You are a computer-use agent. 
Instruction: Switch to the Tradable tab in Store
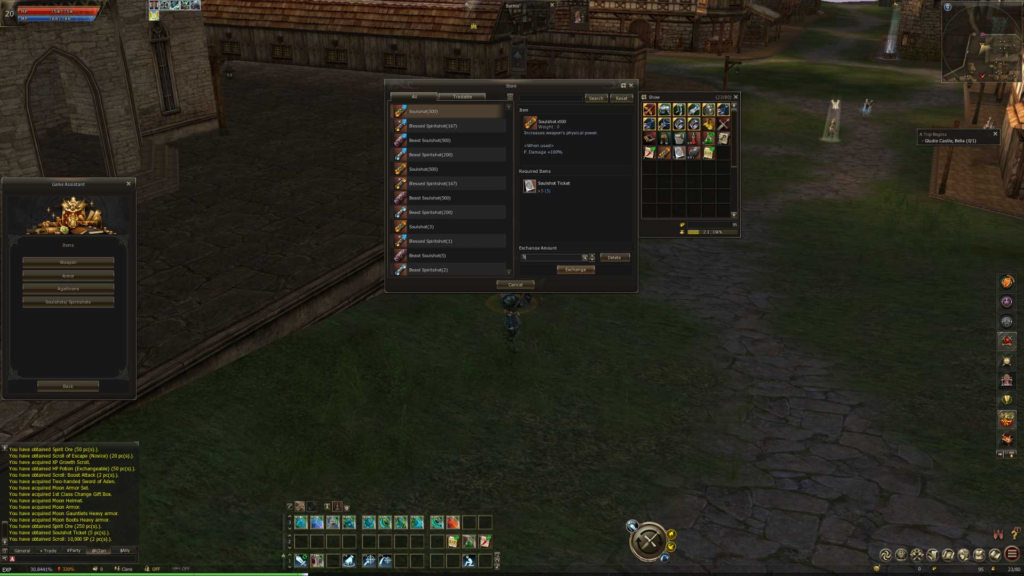[462, 97]
